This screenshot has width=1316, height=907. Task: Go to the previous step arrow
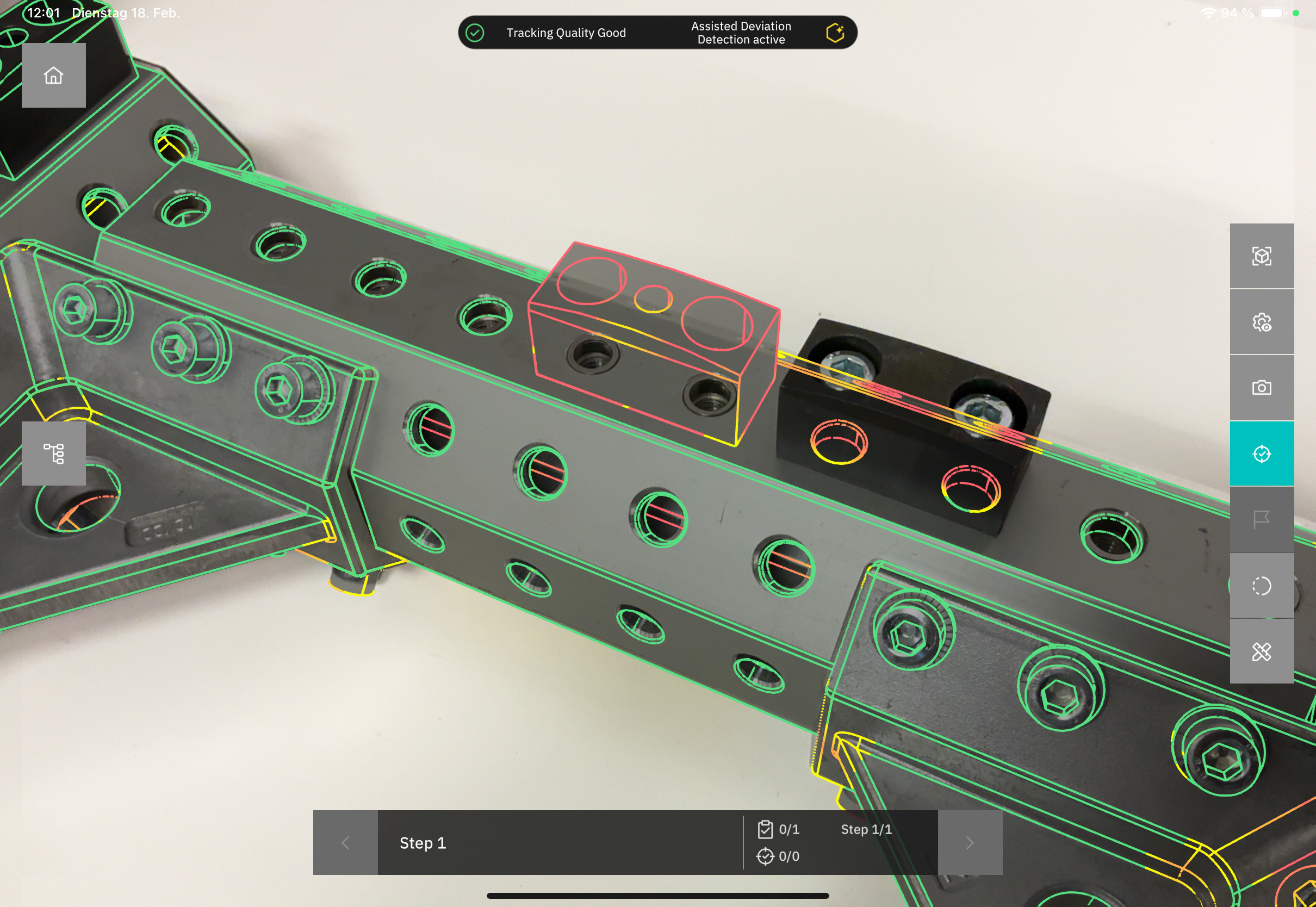pyautogui.click(x=345, y=843)
